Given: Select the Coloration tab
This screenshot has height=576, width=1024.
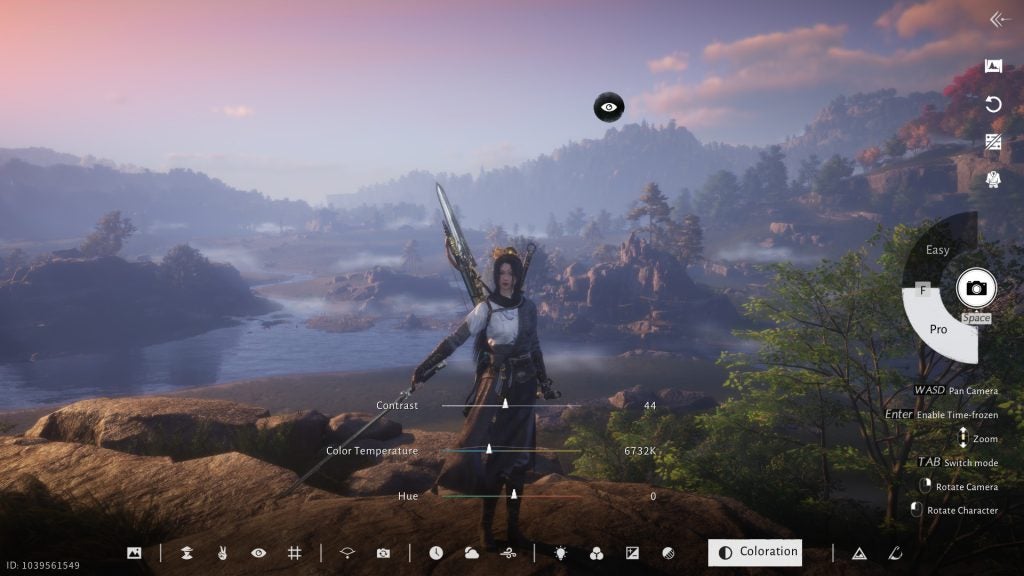Looking at the screenshot, I should [755, 552].
